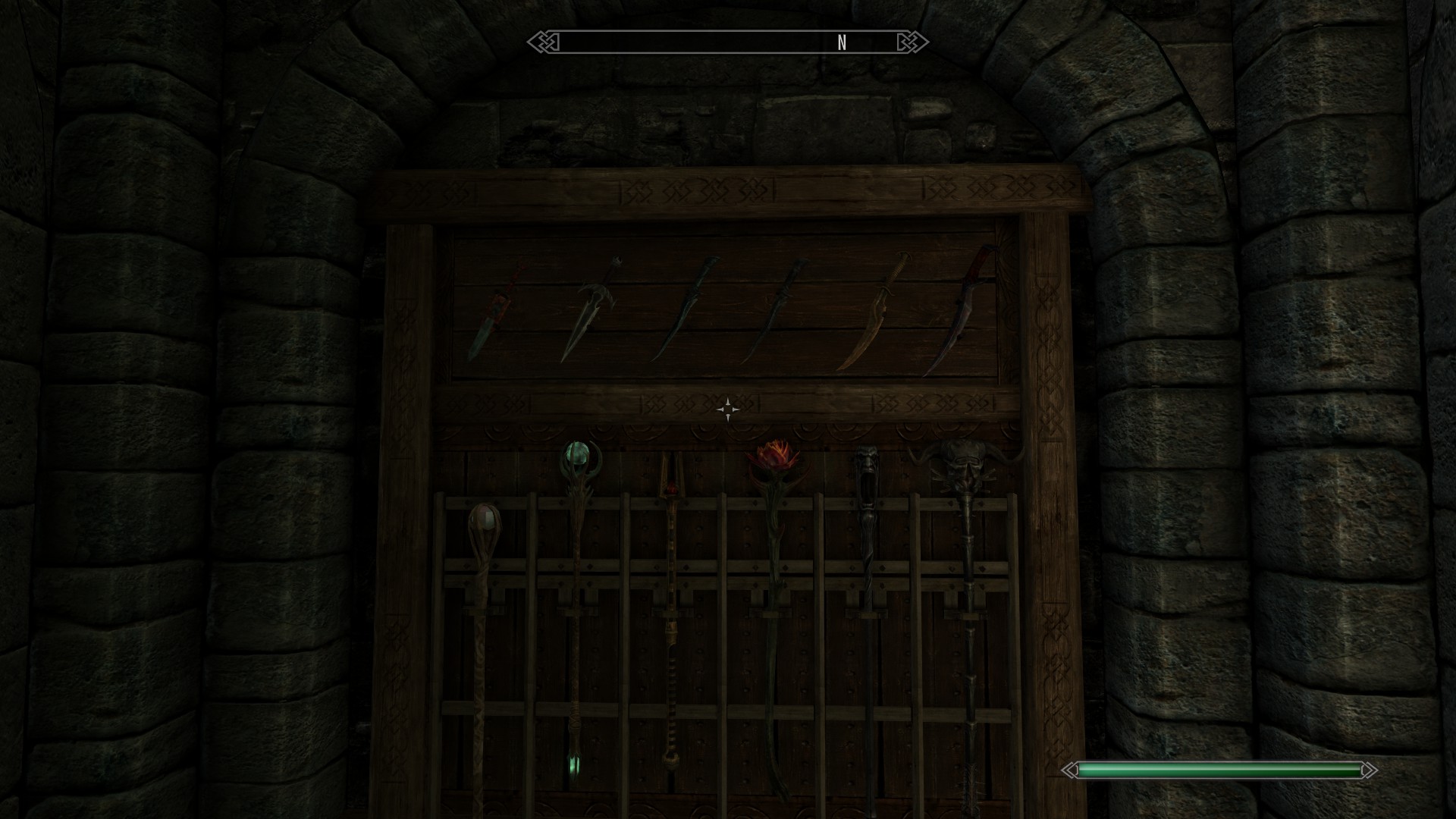1456x819 pixels.
Task: Click the red-hilted dagger on the far left
Action: (x=497, y=311)
